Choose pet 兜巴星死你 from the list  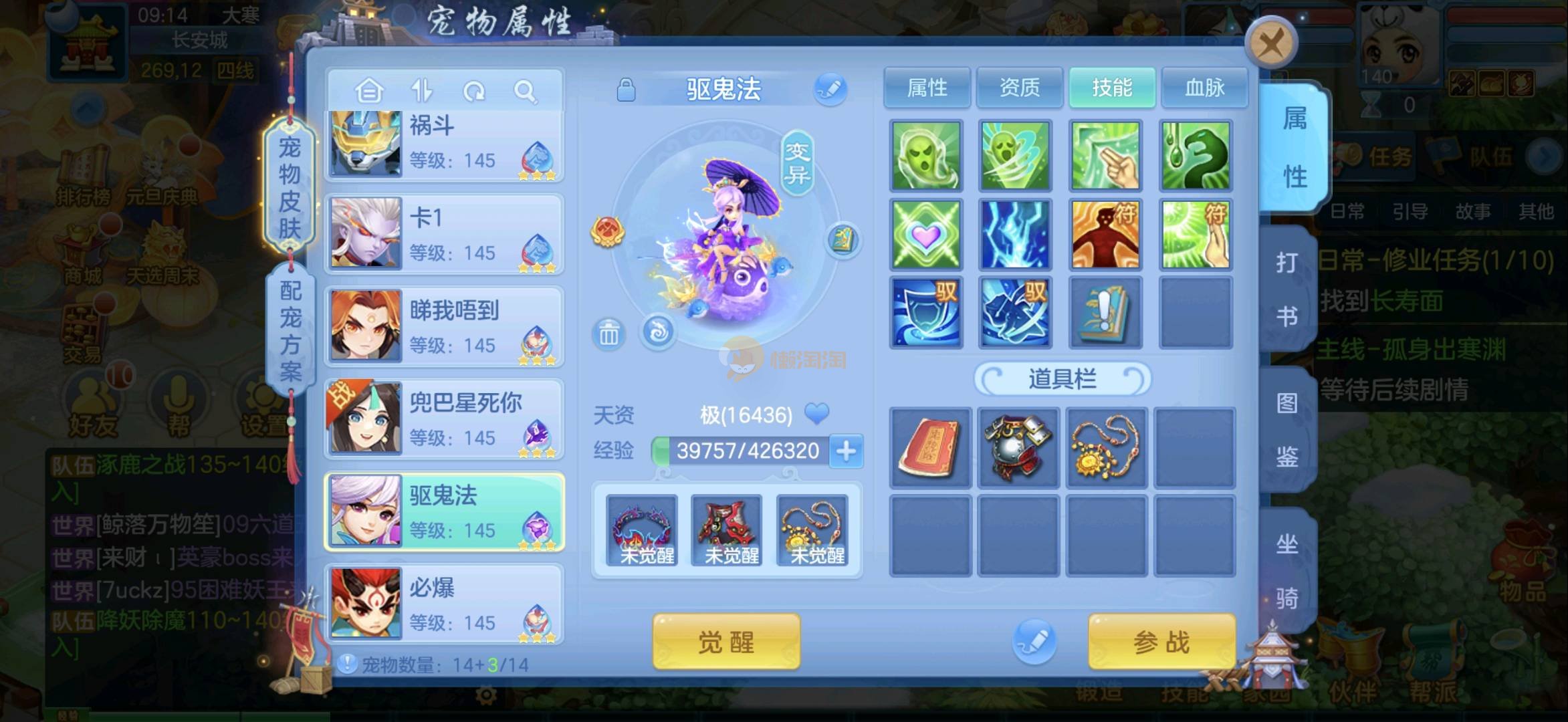pyautogui.click(x=445, y=419)
